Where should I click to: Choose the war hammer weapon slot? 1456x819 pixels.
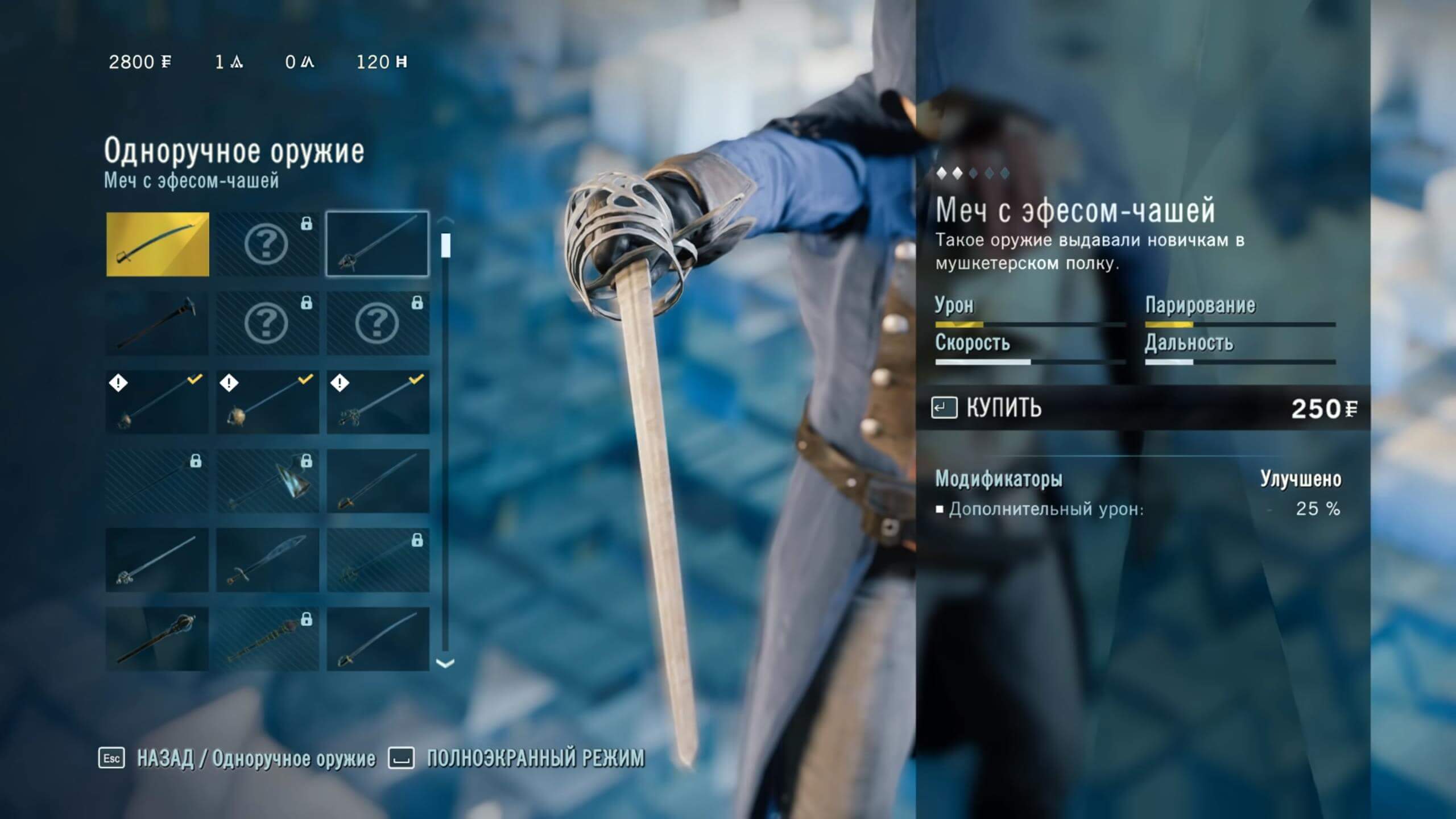click(x=157, y=324)
